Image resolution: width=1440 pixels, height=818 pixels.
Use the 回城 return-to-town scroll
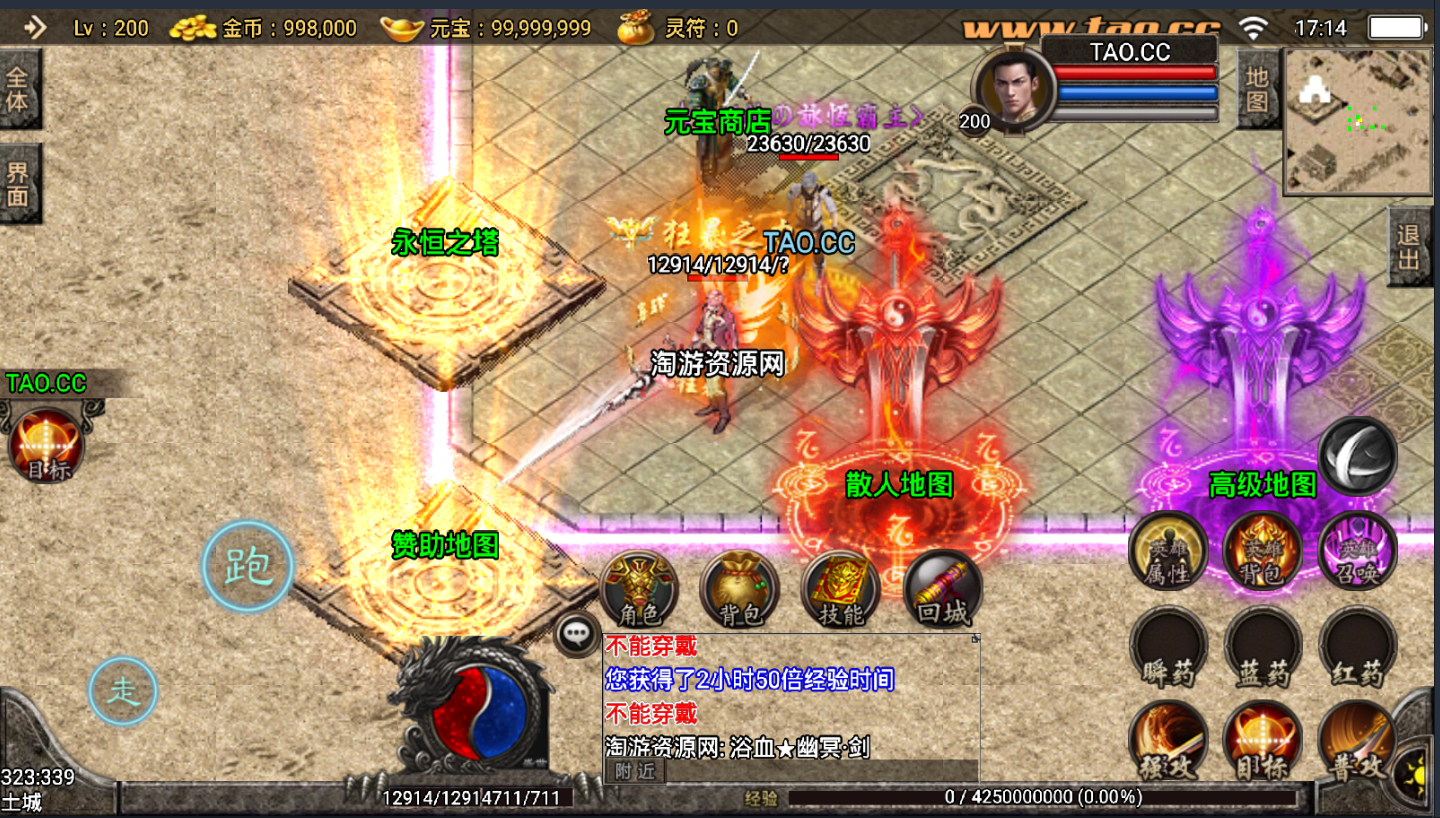pos(943,589)
